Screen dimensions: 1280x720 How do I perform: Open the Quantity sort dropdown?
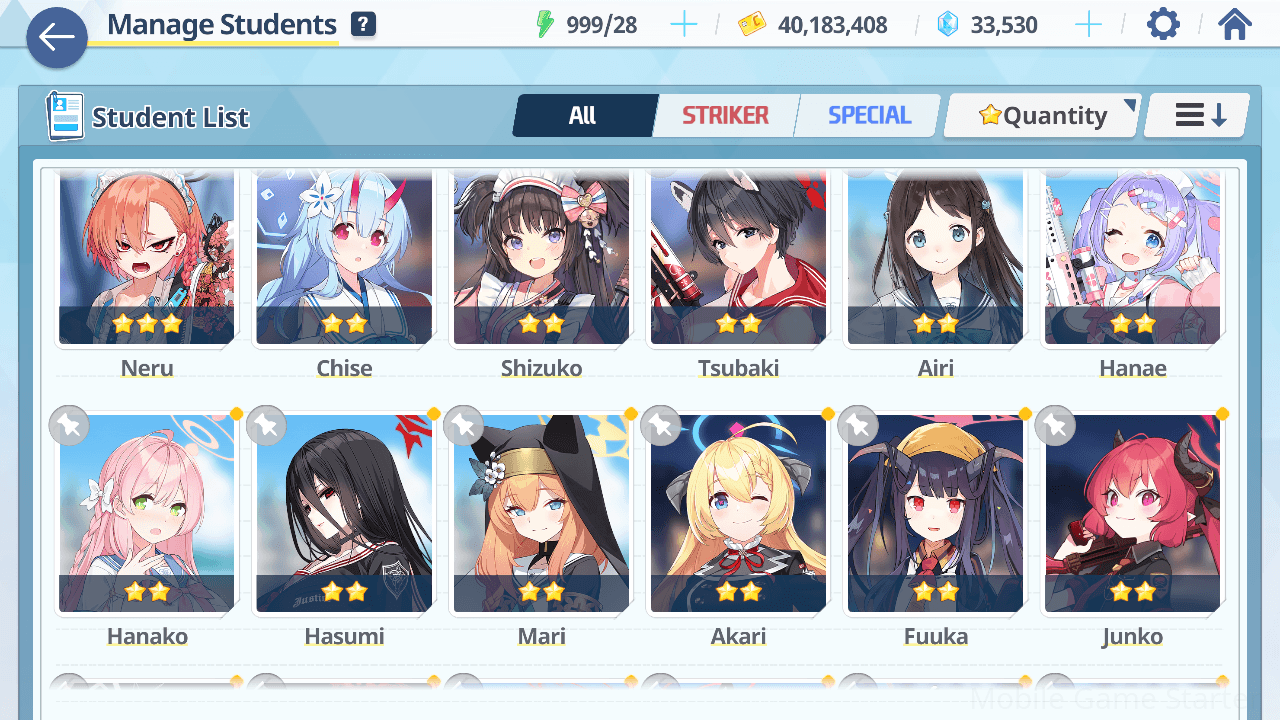coord(1042,116)
